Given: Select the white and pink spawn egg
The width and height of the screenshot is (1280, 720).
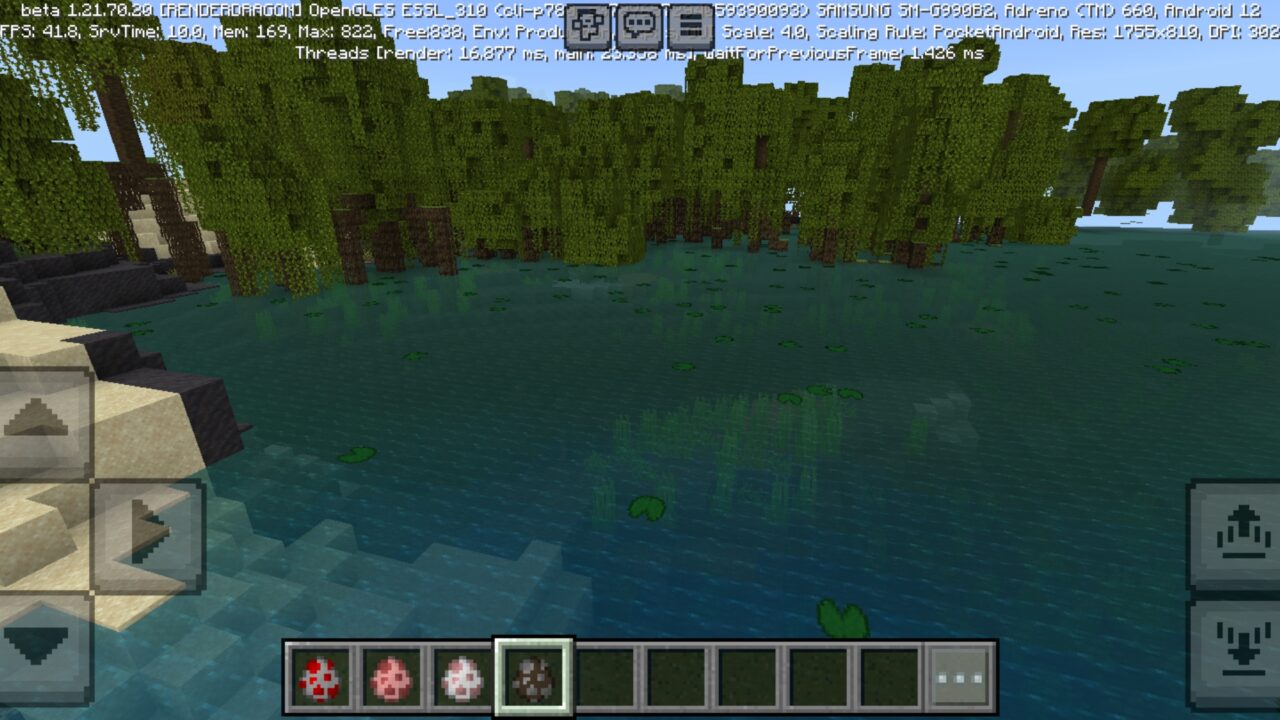Looking at the screenshot, I should pos(462,677).
